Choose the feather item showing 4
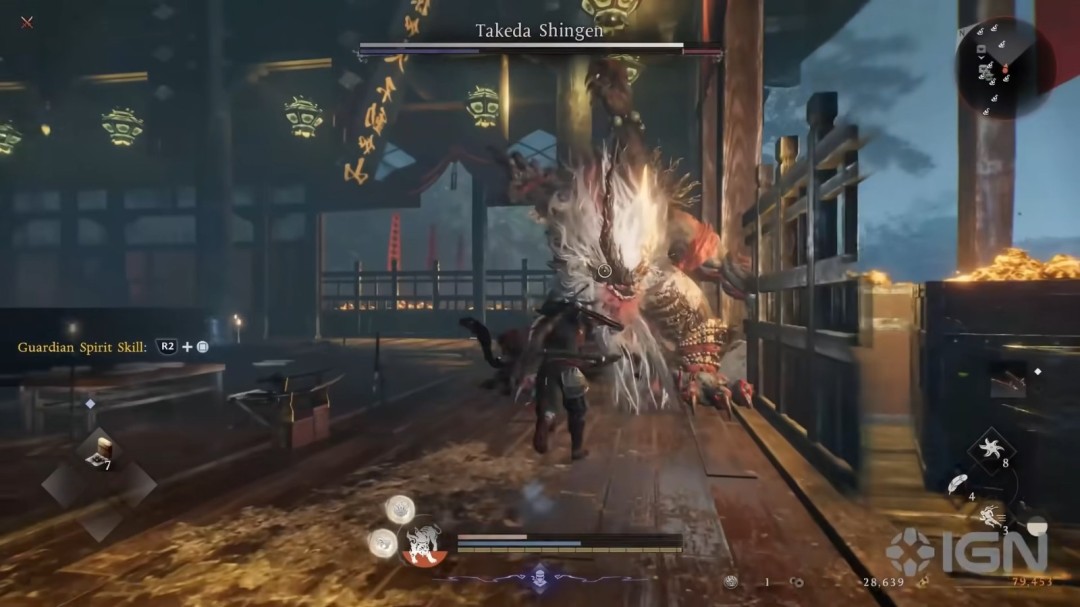This screenshot has width=1080, height=607. coord(957,484)
